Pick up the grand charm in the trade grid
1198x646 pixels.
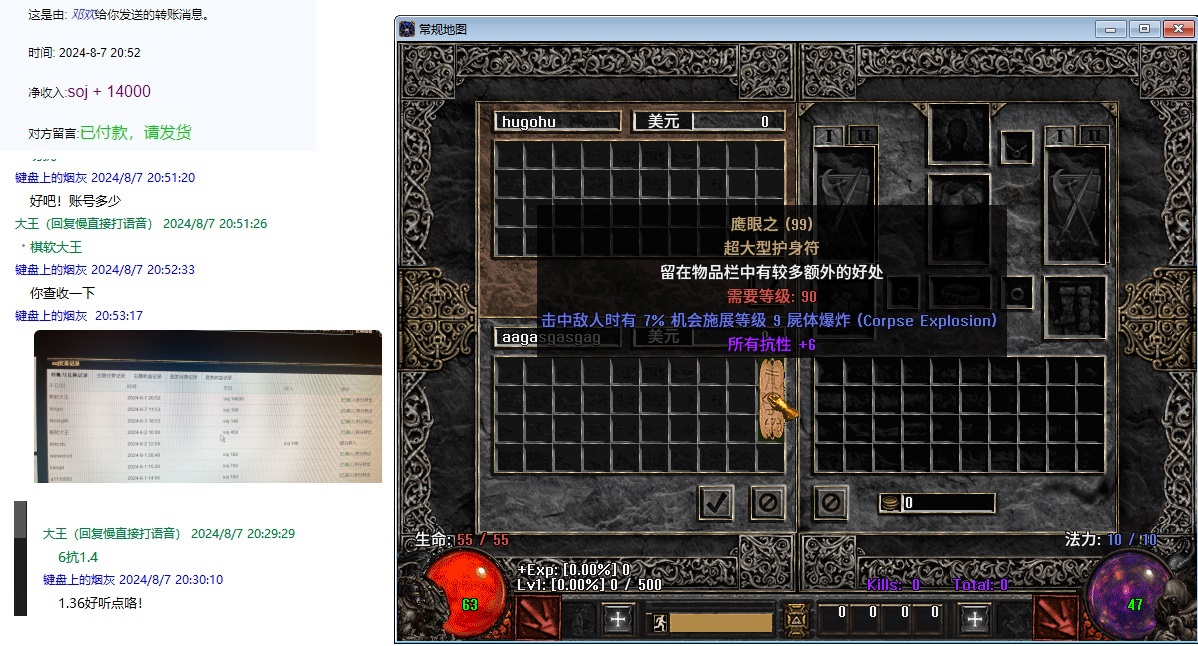point(771,400)
